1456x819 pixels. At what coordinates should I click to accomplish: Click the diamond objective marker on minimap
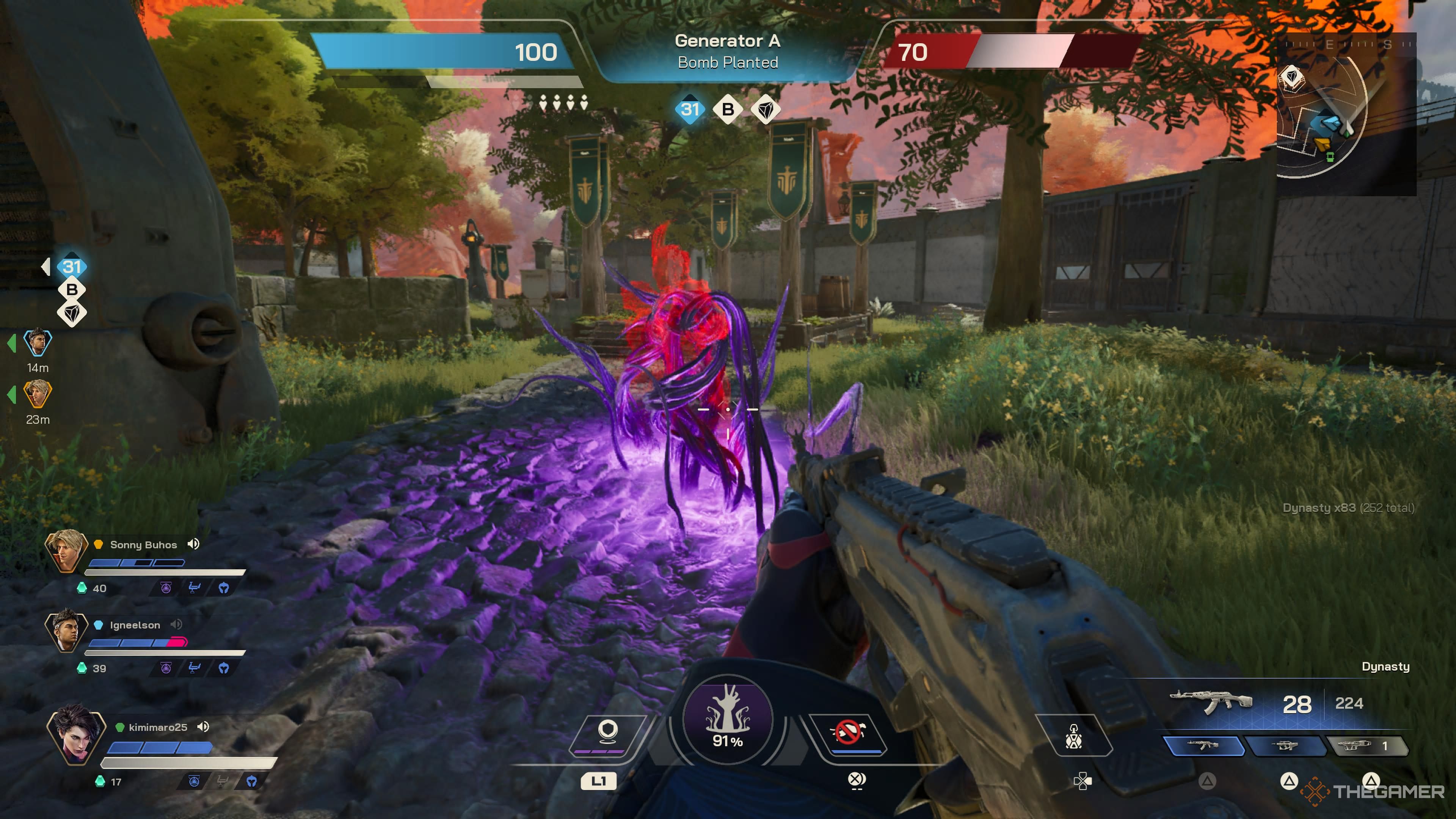tap(1291, 76)
